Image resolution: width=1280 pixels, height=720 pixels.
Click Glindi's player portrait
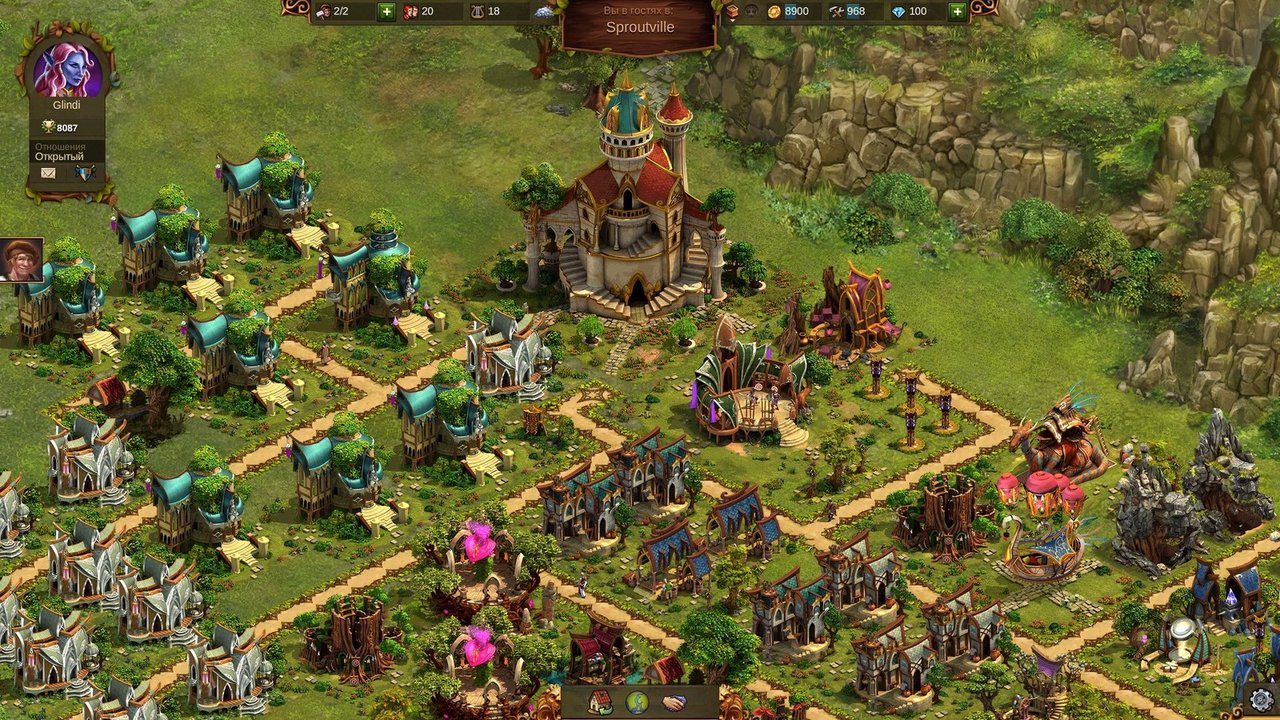[67, 69]
